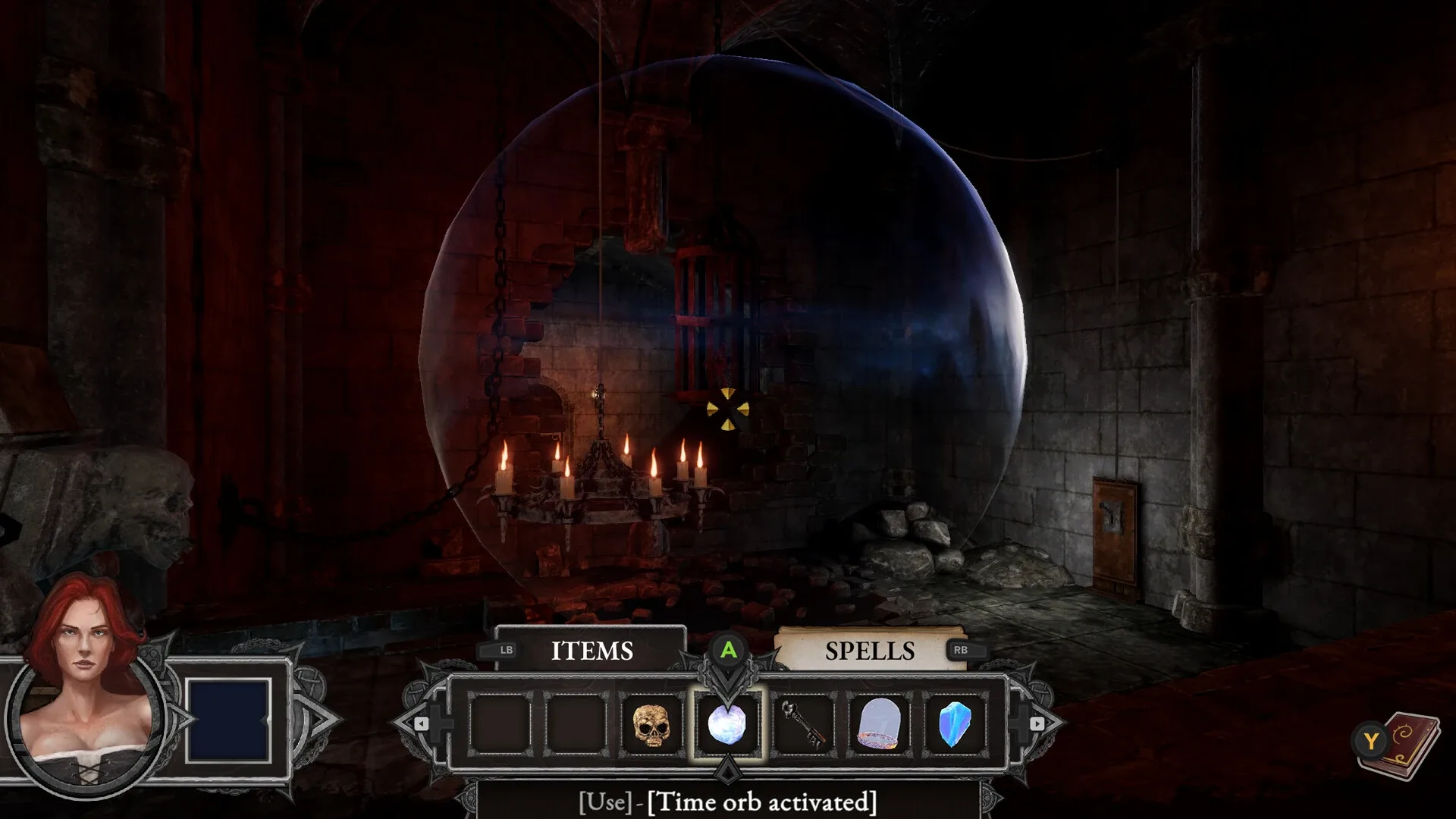Select the dark blue slot beside portrait
The width and height of the screenshot is (1456, 819).
pyautogui.click(x=228, y=720)
